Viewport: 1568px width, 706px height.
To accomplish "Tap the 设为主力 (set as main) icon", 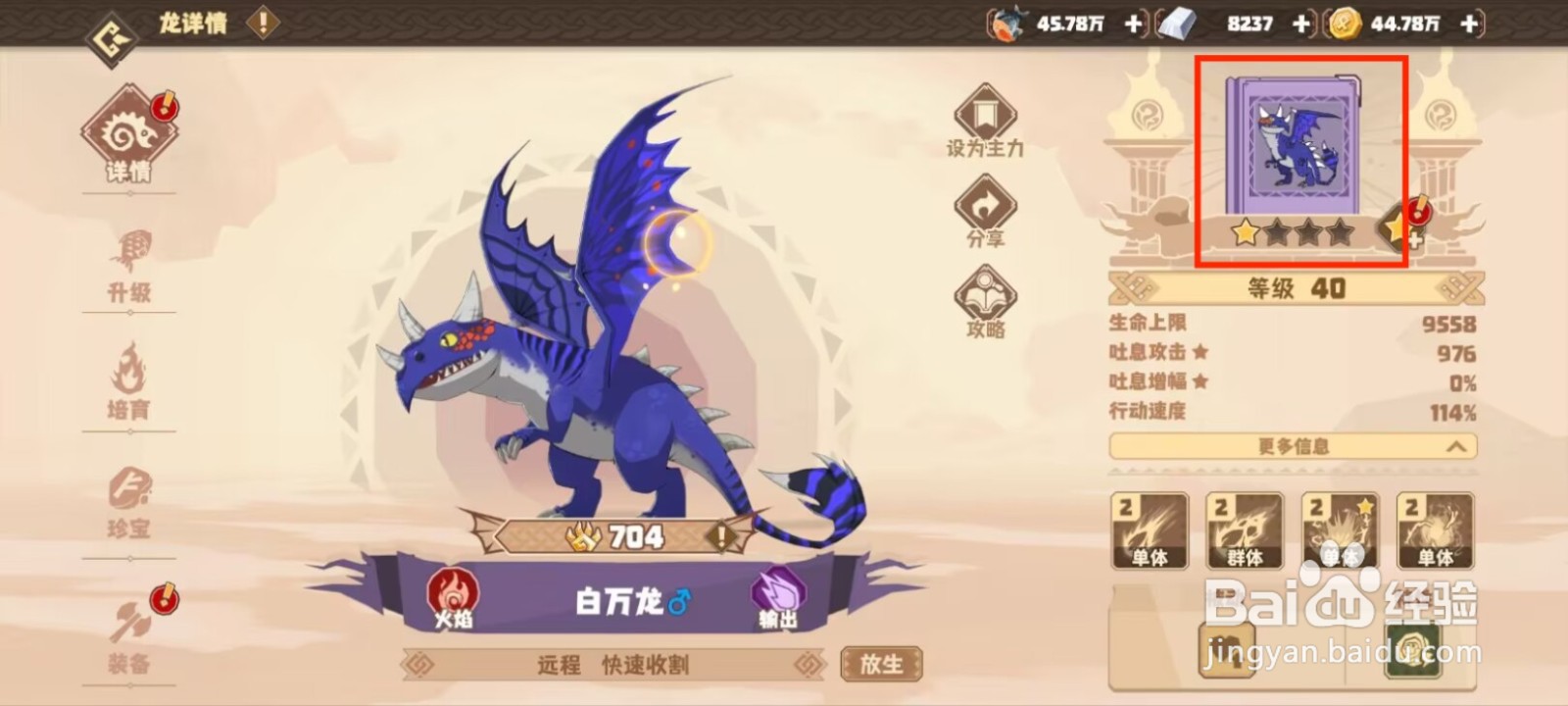I will (x=984, y=115).
